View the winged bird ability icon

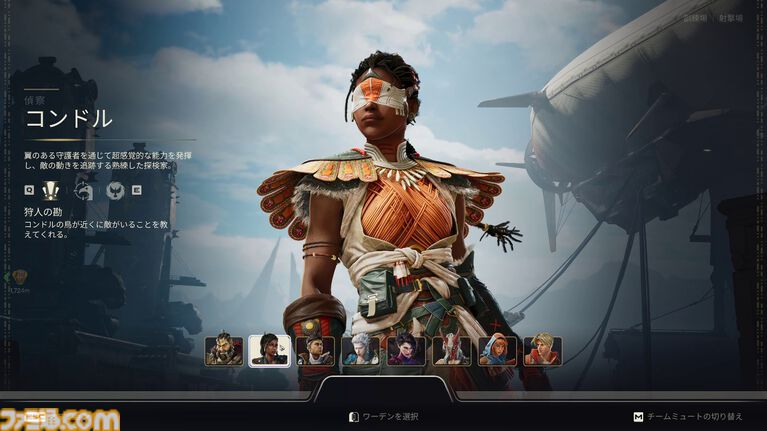tap(115, 190)
